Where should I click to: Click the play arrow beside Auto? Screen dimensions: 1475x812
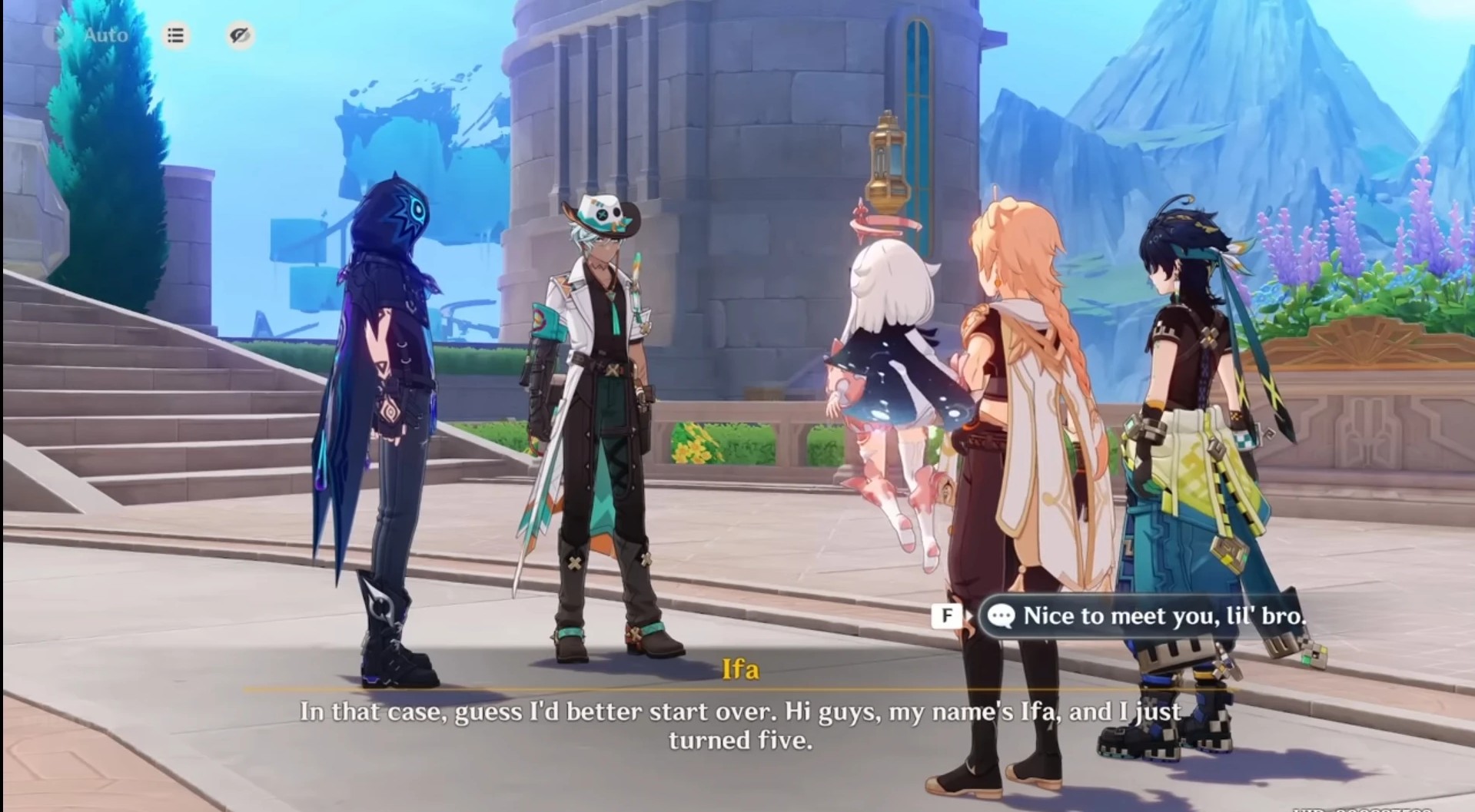click(x=54, y=35)
